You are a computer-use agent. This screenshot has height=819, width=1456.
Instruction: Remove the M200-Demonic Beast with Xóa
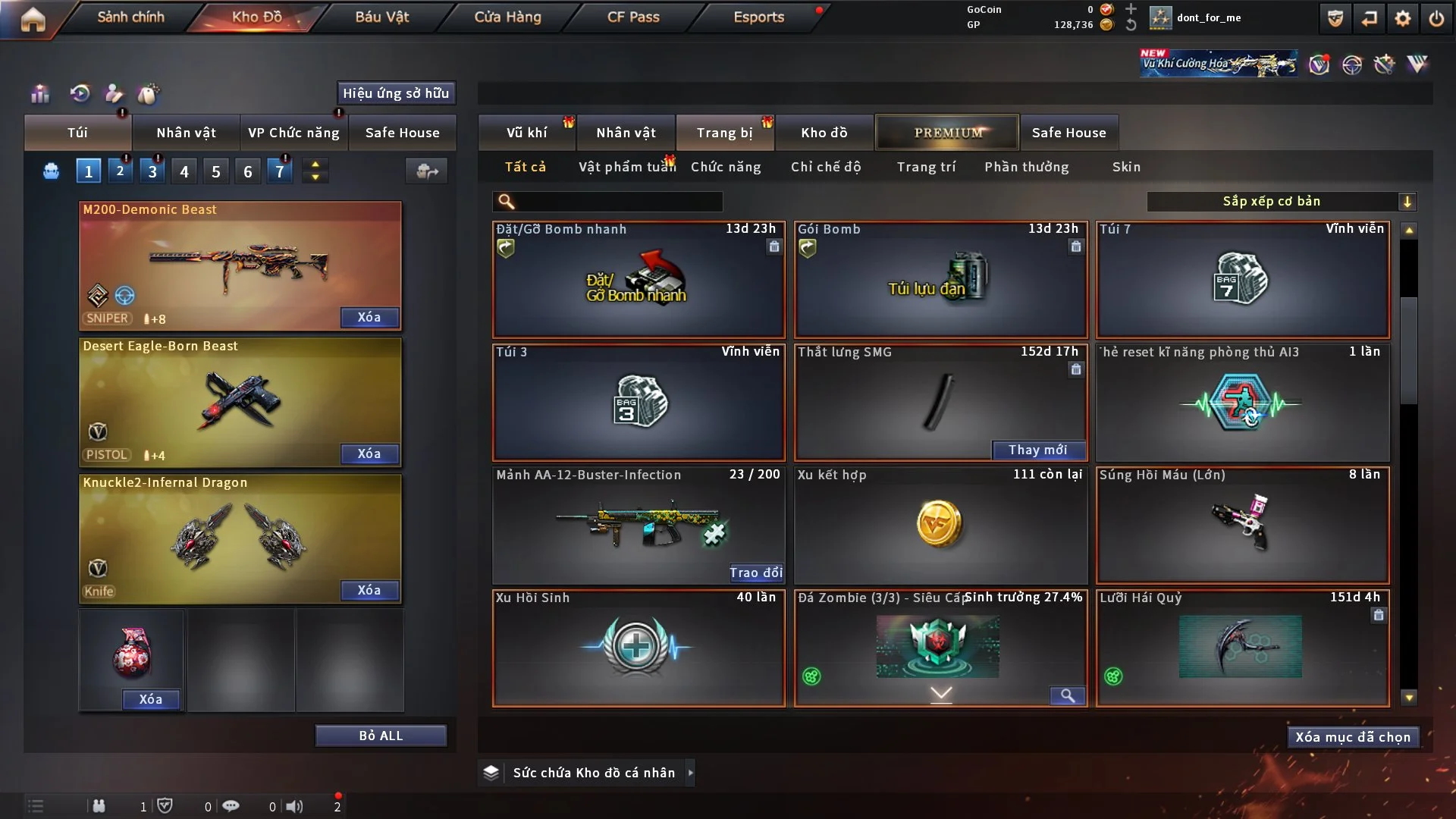click(369, 317)
